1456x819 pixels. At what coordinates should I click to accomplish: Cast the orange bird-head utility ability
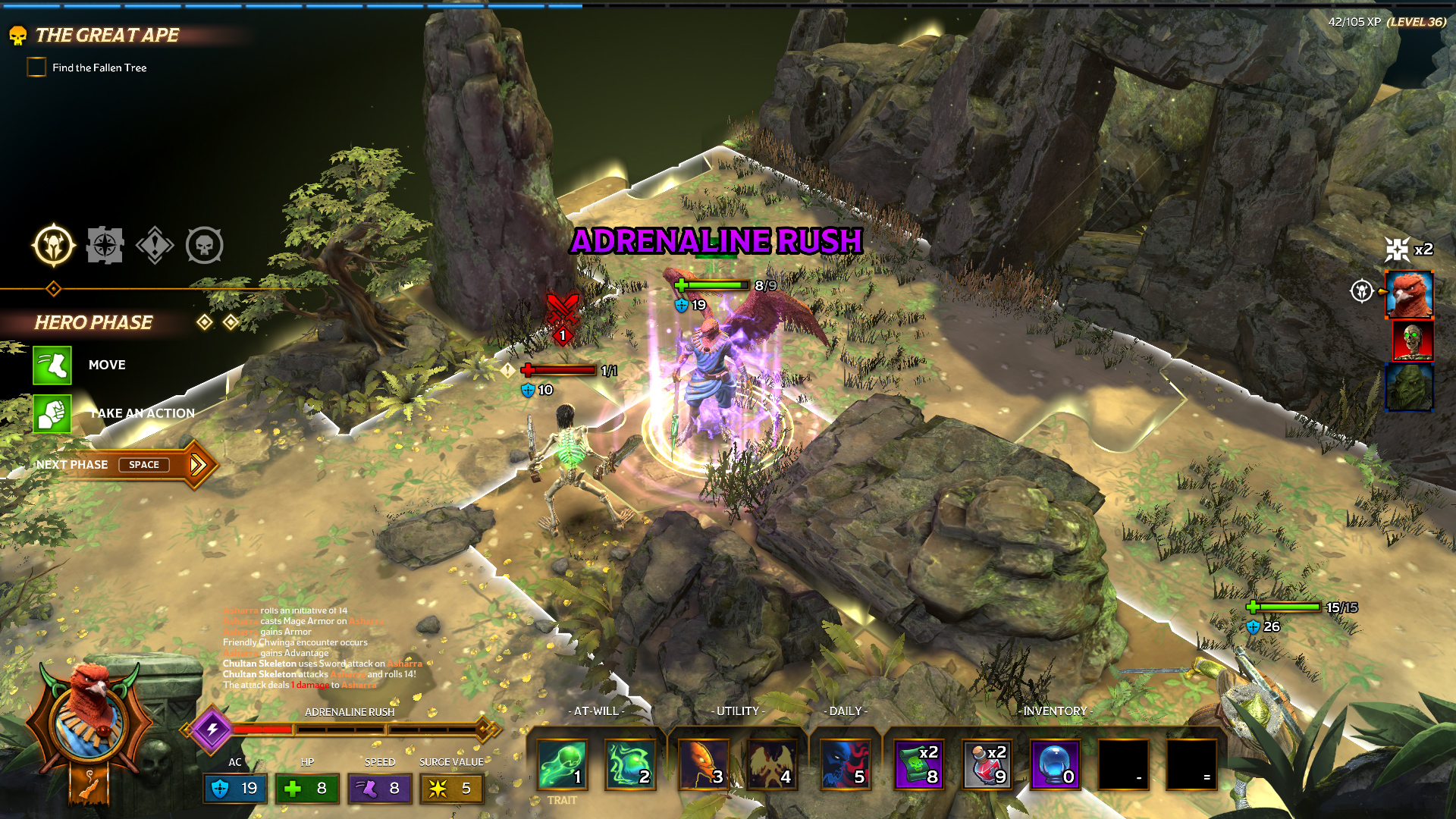click(703, 764)
